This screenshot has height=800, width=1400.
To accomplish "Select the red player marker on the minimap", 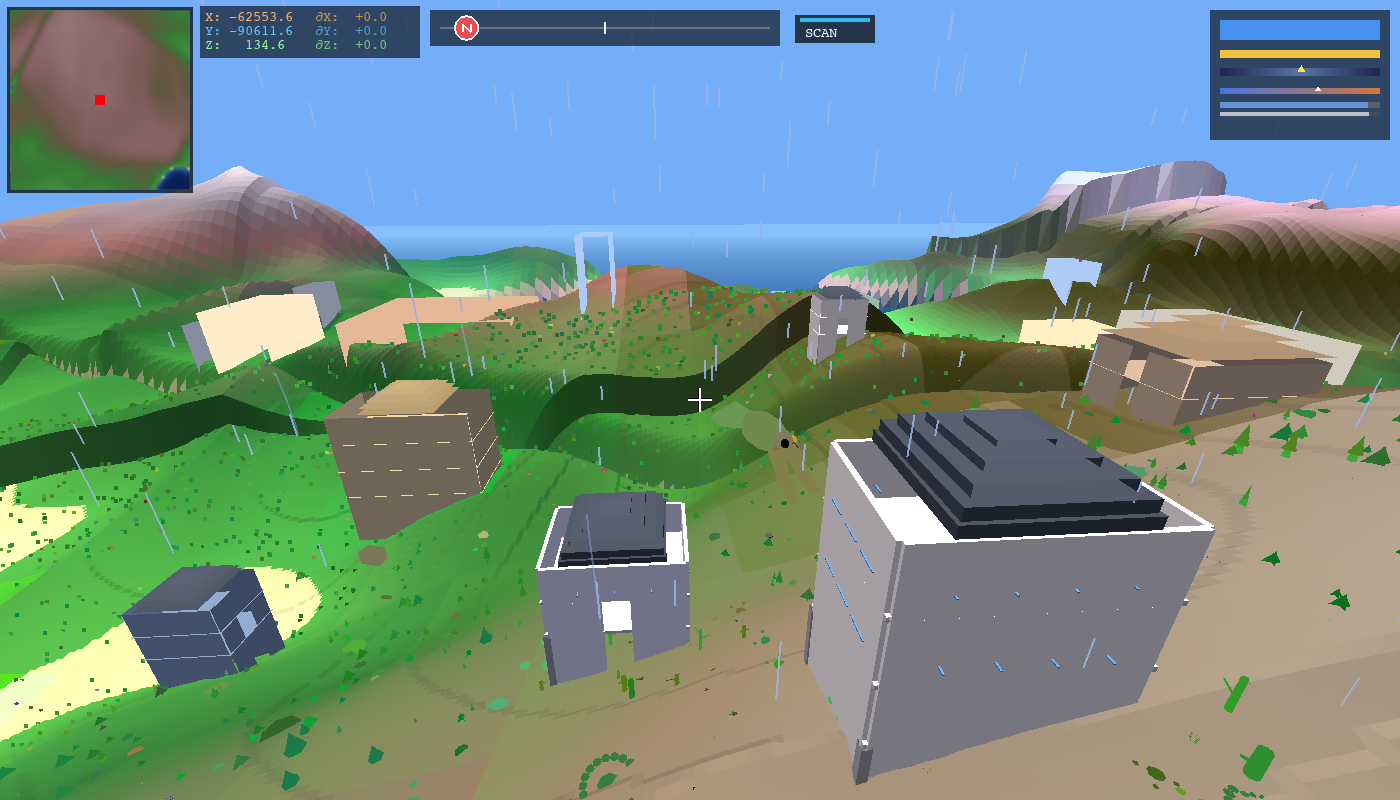I will click(99, 100).
